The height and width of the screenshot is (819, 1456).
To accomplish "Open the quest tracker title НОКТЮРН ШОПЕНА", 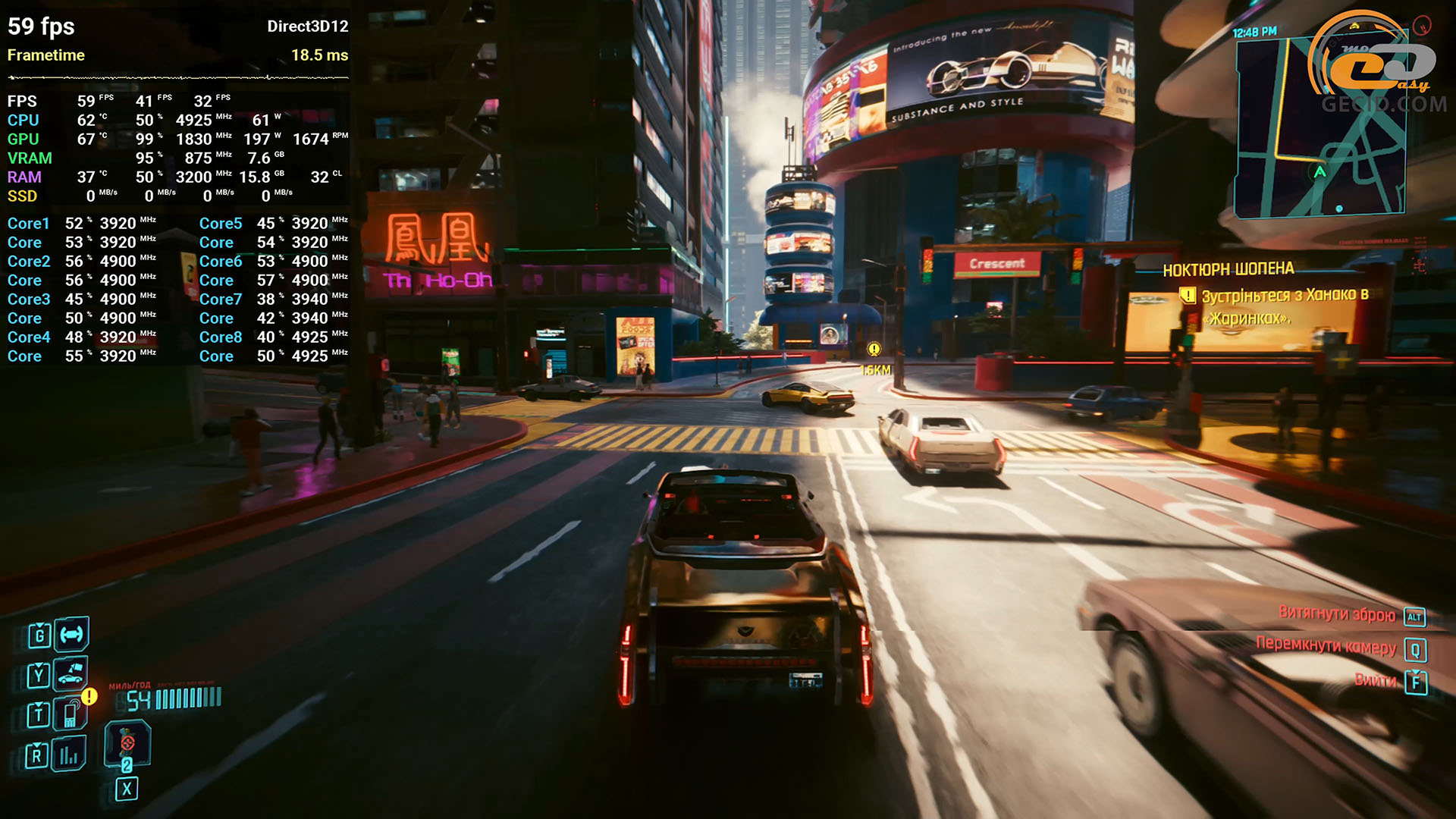I will click(1228, 269).
